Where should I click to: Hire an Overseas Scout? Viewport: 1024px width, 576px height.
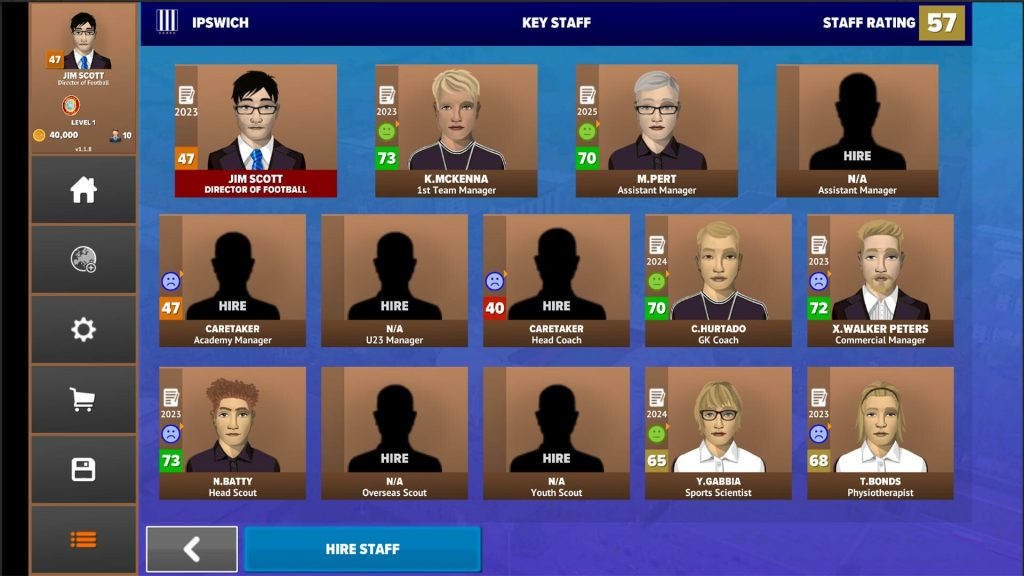pos(394,433)
